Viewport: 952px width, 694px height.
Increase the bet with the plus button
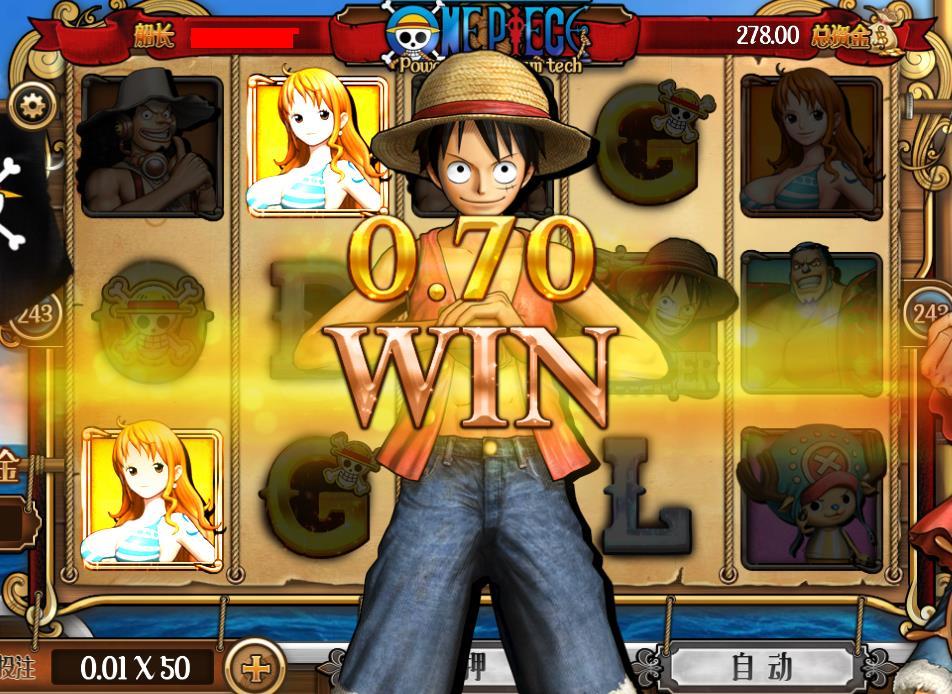pos(255,666)
